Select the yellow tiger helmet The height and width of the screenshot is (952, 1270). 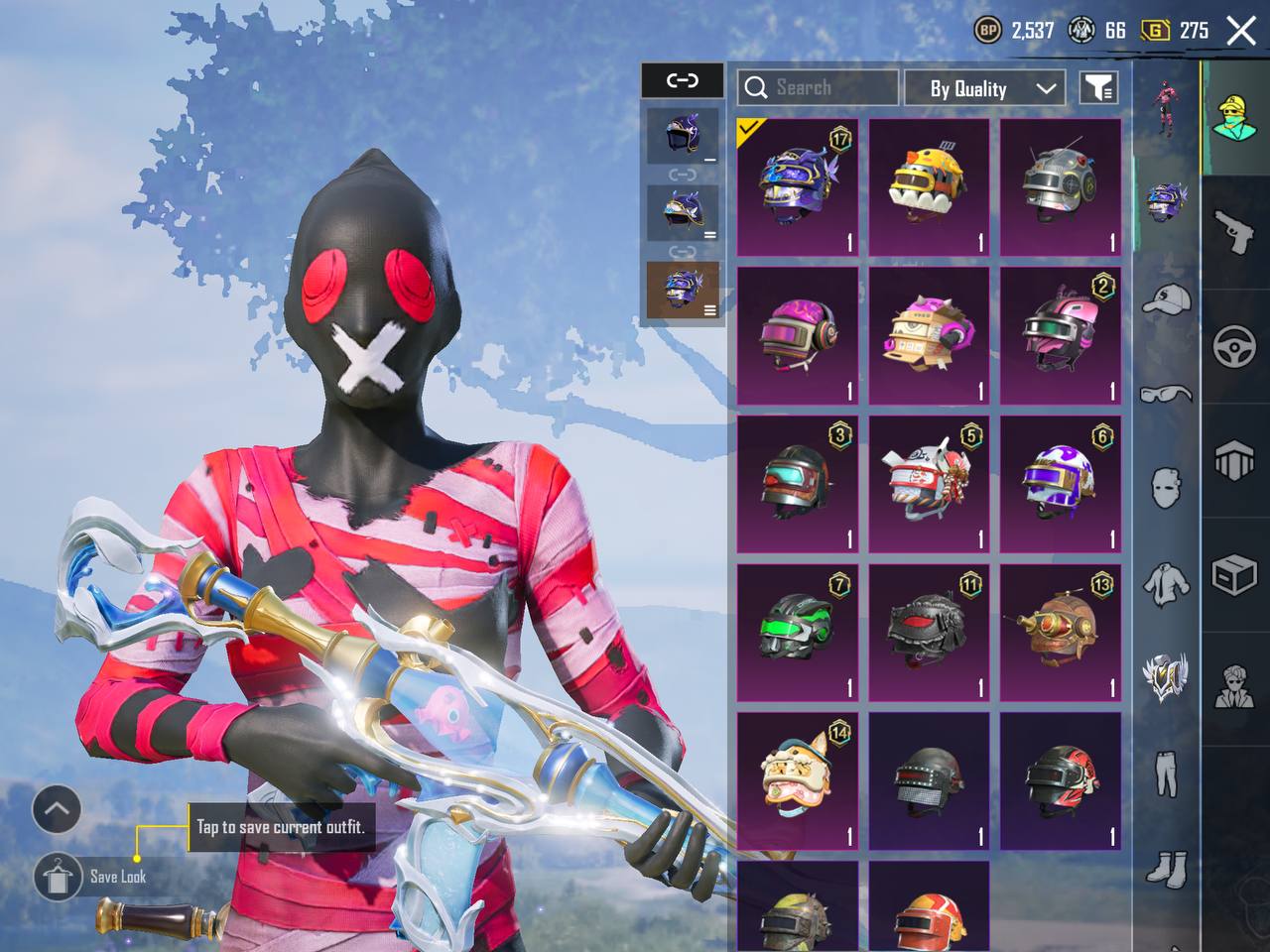coord(929,188)
